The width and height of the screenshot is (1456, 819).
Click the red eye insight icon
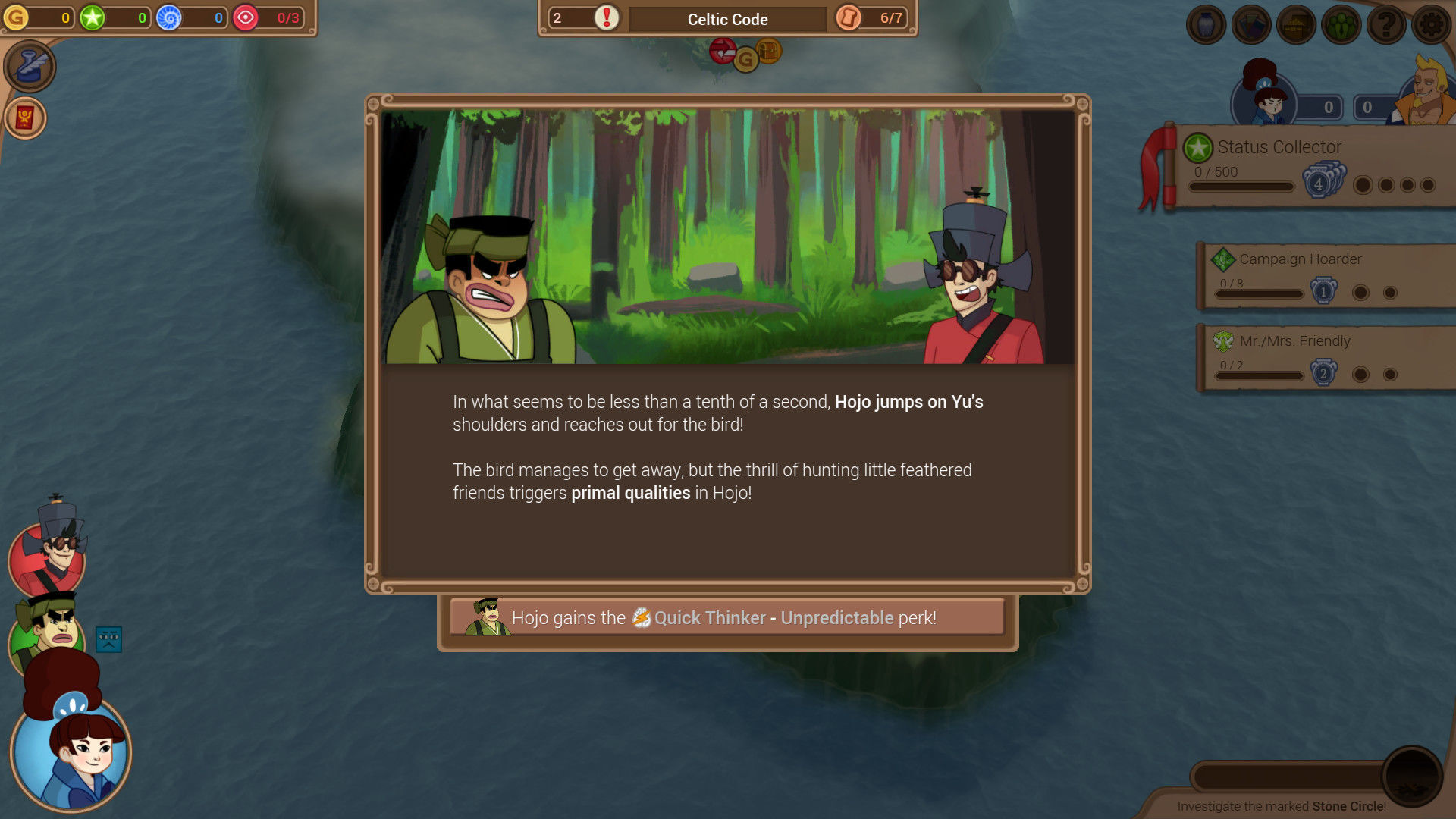[246, 17]
